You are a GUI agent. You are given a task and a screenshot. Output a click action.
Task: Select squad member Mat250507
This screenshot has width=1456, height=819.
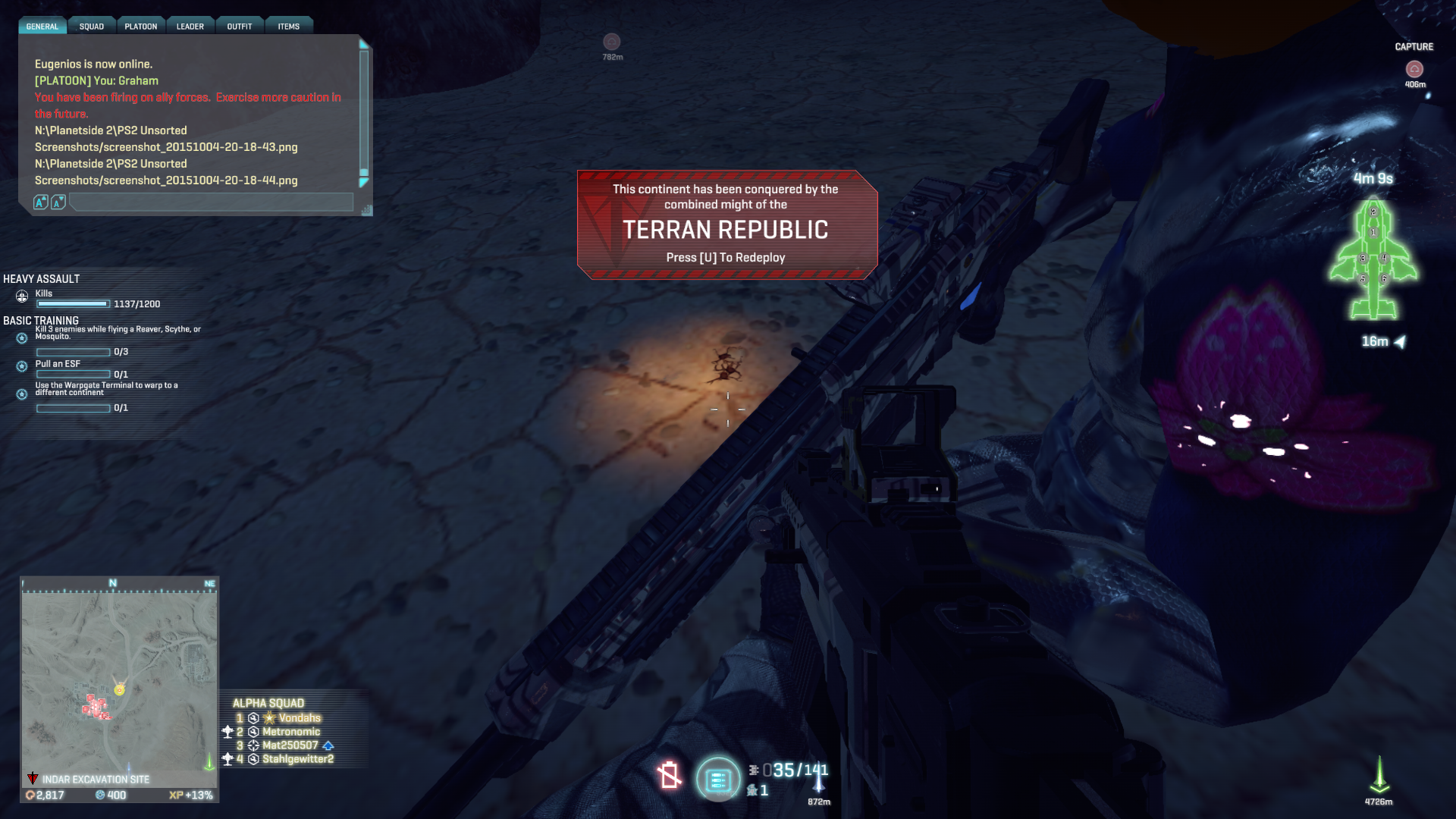click(290, 745)
